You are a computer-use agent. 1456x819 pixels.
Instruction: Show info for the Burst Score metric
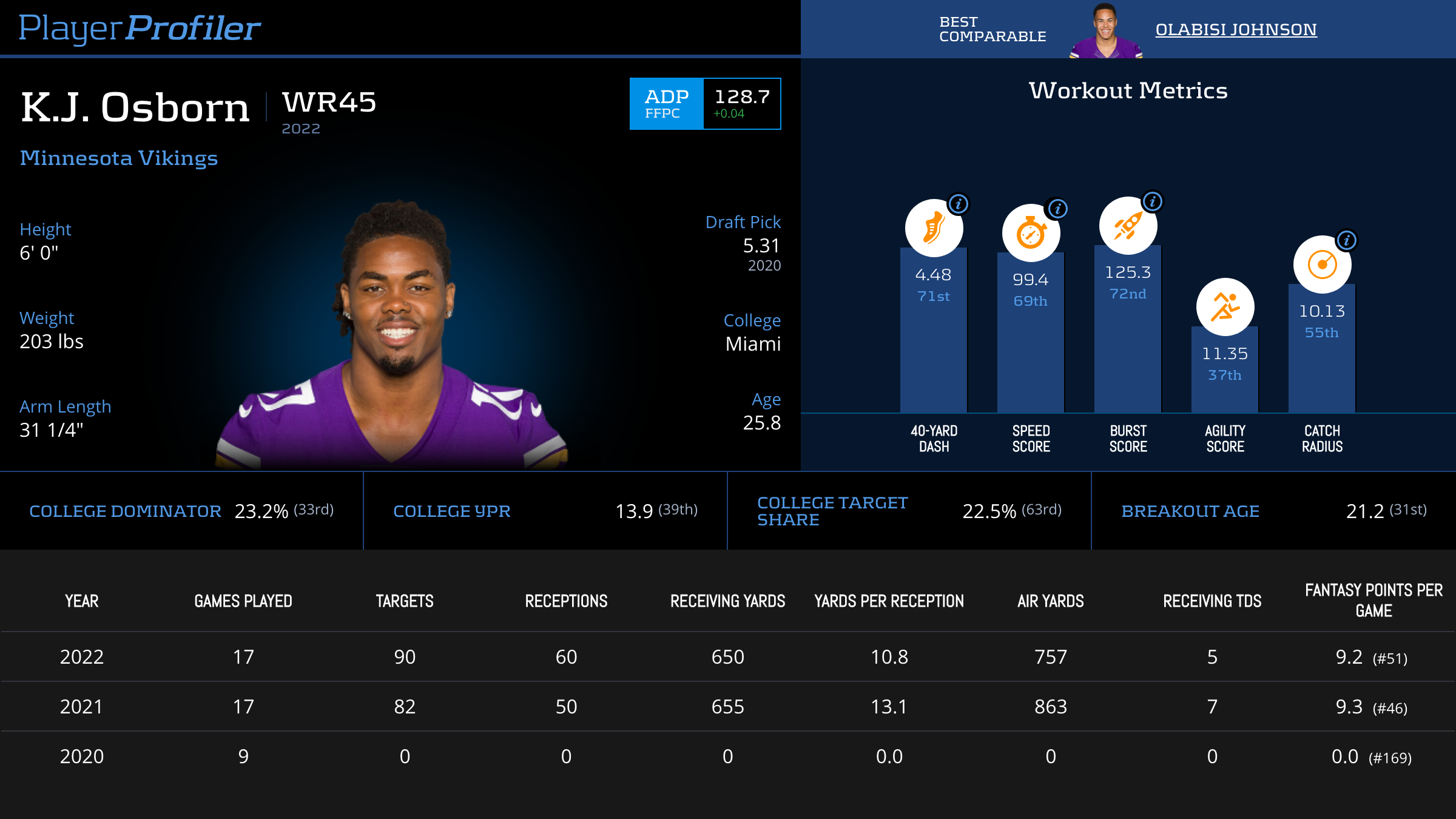(x=1153, y=201)
